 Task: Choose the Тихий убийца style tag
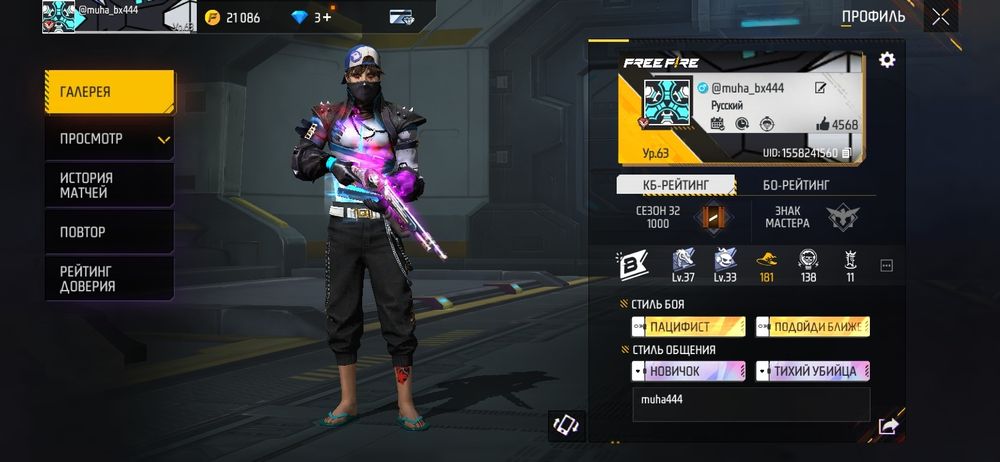tap(813, 371)
